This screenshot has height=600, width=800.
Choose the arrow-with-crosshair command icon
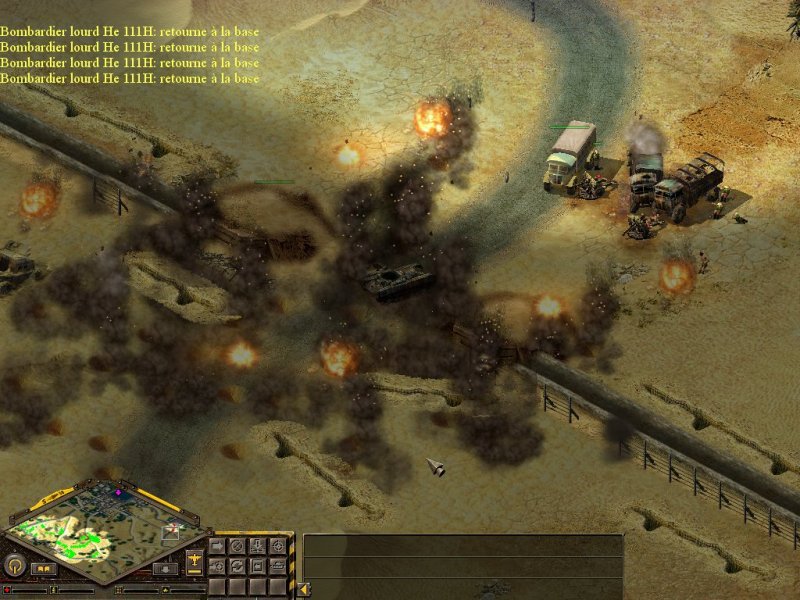[x=217, y=566]
